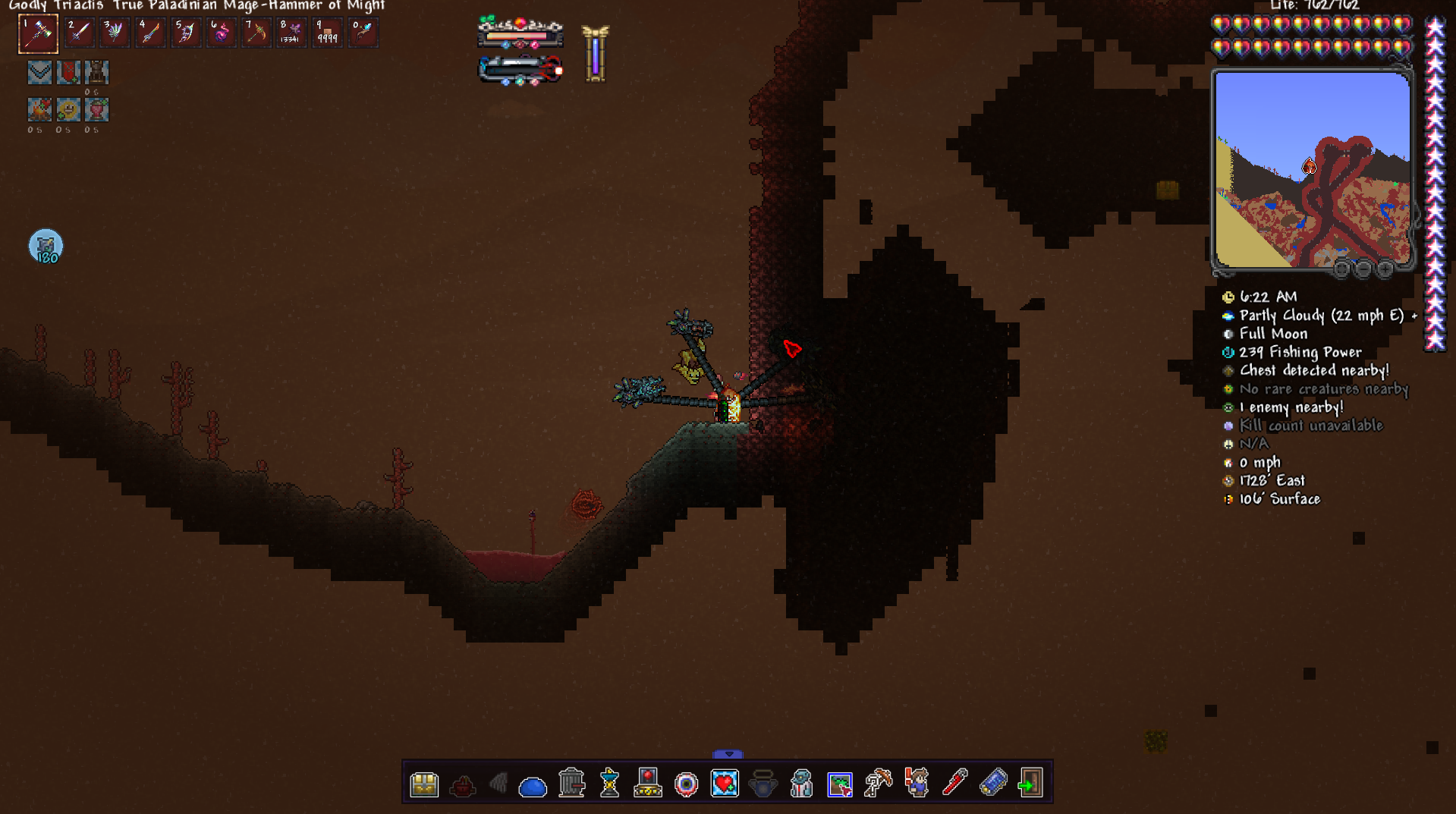Zoom in the minimap with plus button
The image size is (1456, 814).
[1385, 269]
